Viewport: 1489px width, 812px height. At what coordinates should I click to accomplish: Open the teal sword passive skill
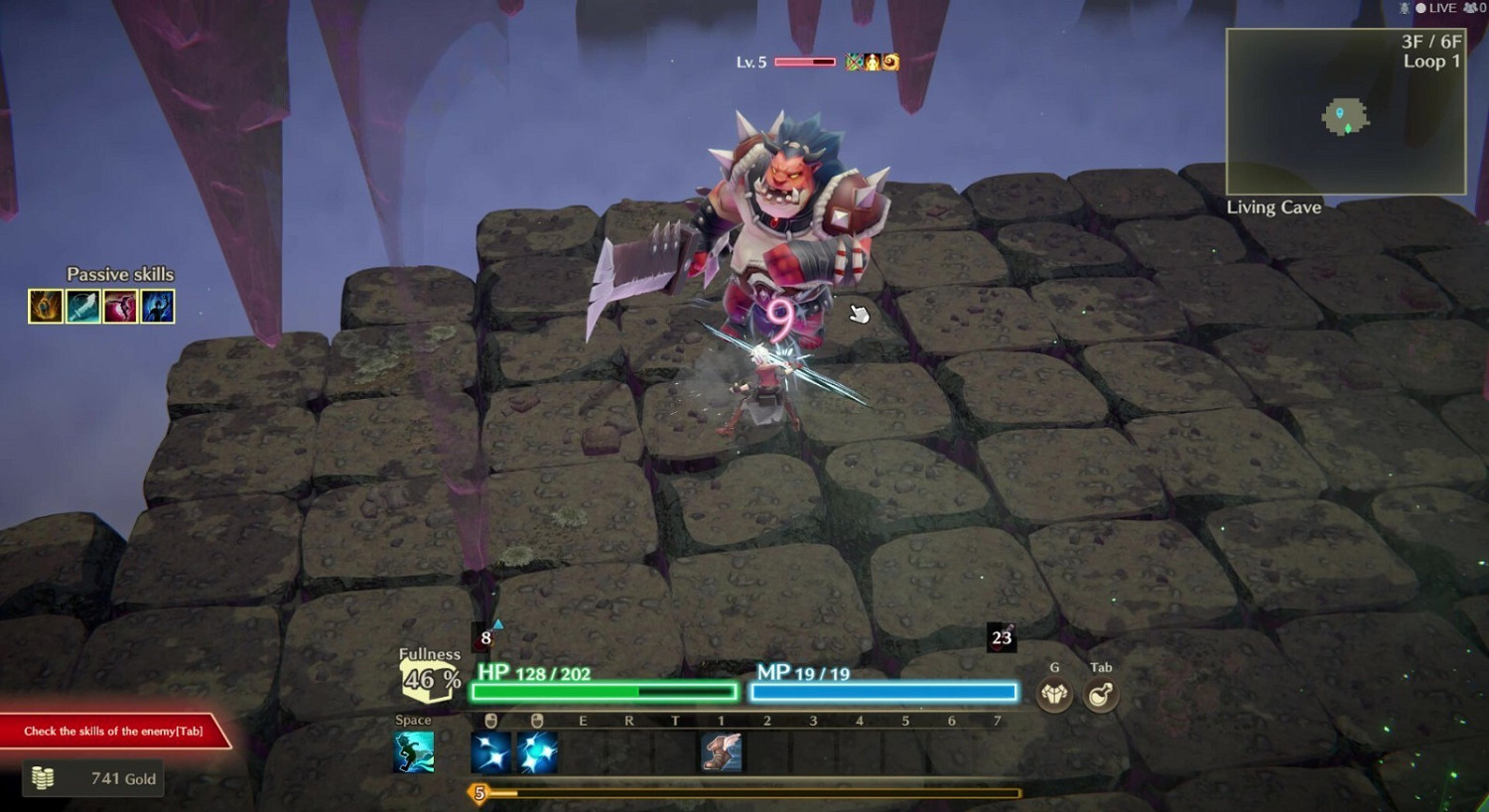(81, 306)
